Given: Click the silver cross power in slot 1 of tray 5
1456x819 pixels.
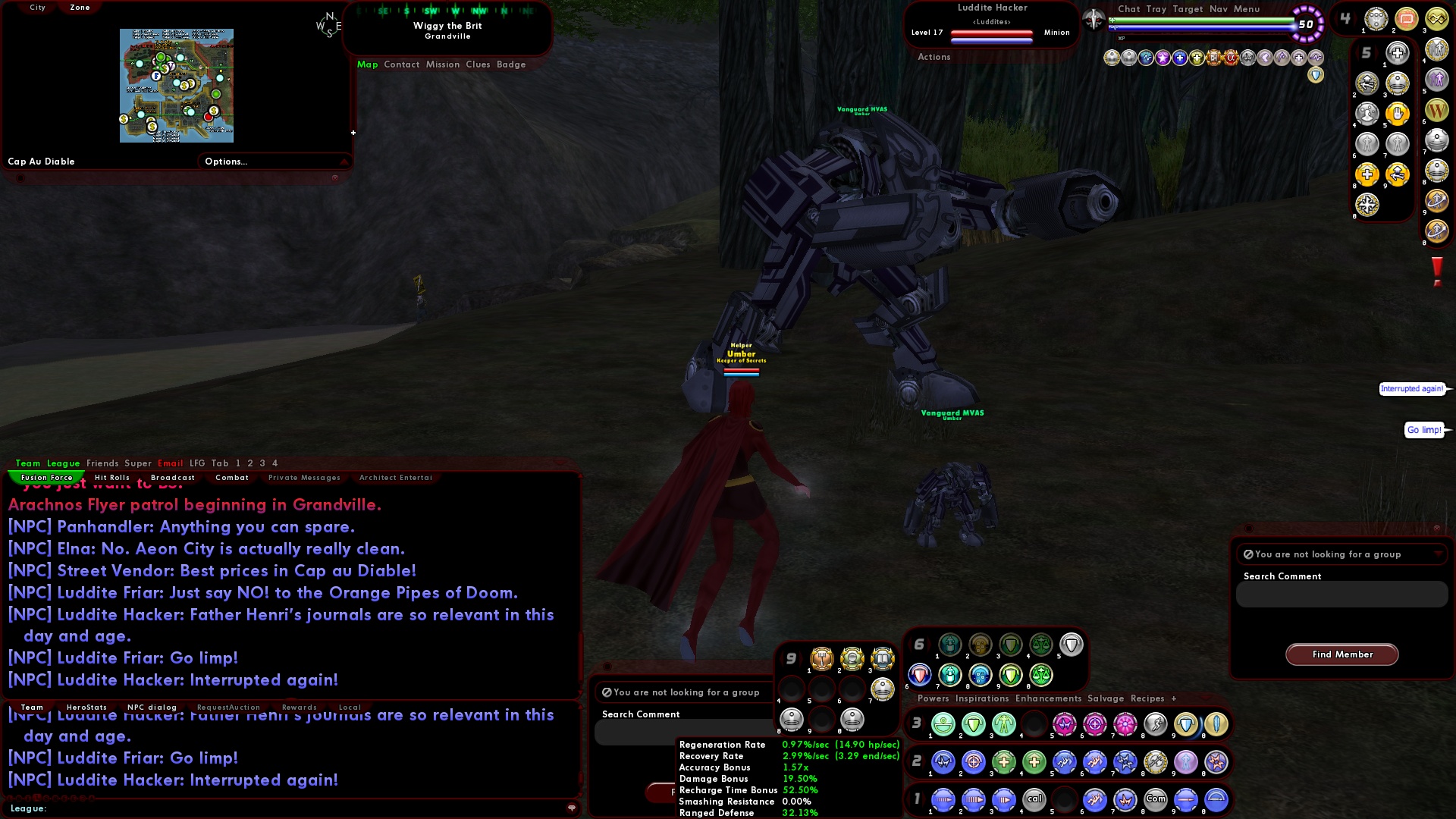Looking at the screenshot, I should (x=1397, y=53).
